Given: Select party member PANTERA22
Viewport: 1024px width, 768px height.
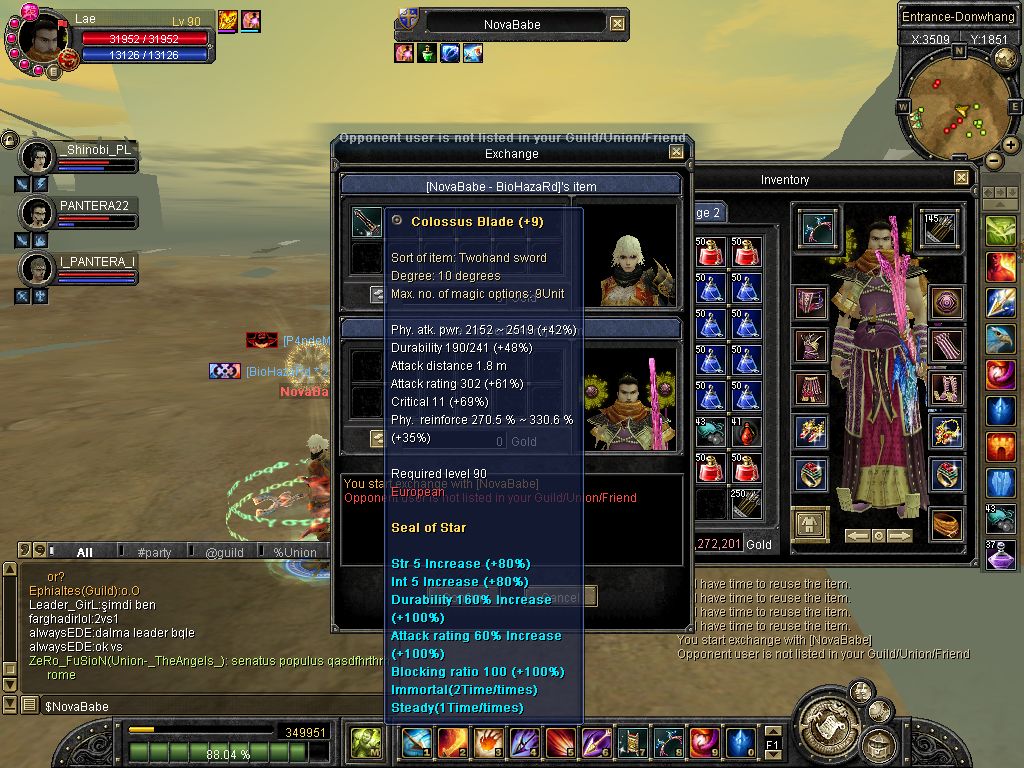Looking at the screenshot, I should 38,213.
